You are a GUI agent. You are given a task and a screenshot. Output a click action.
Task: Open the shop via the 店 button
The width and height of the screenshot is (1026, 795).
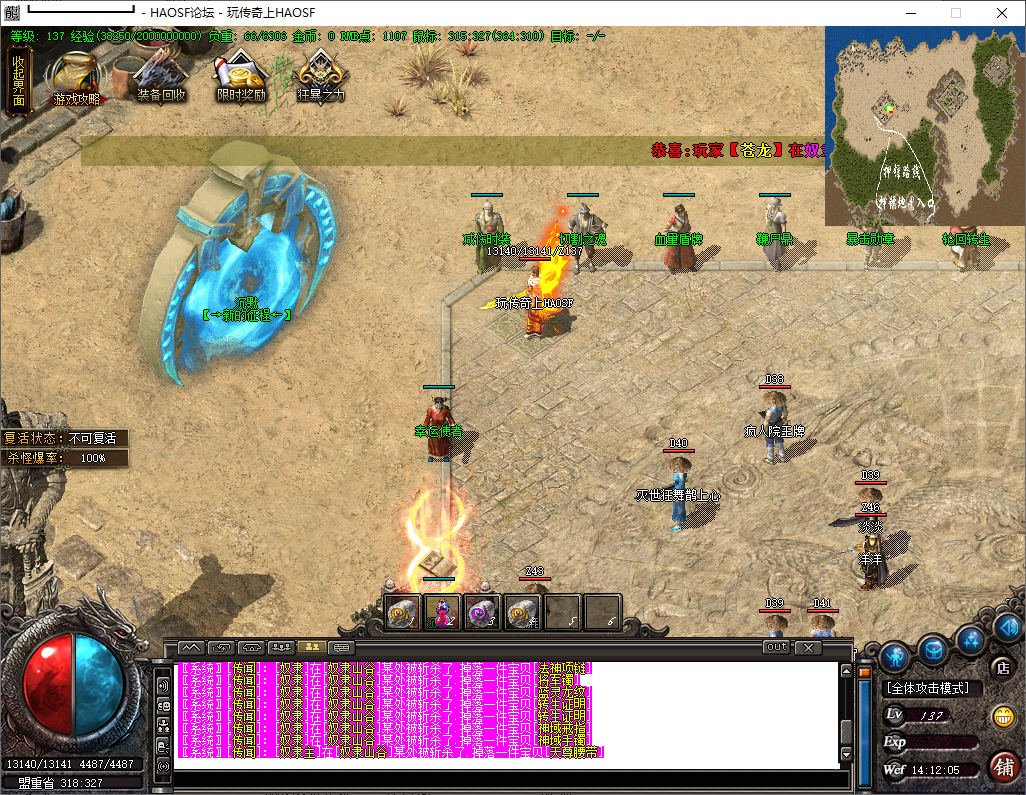999,667
